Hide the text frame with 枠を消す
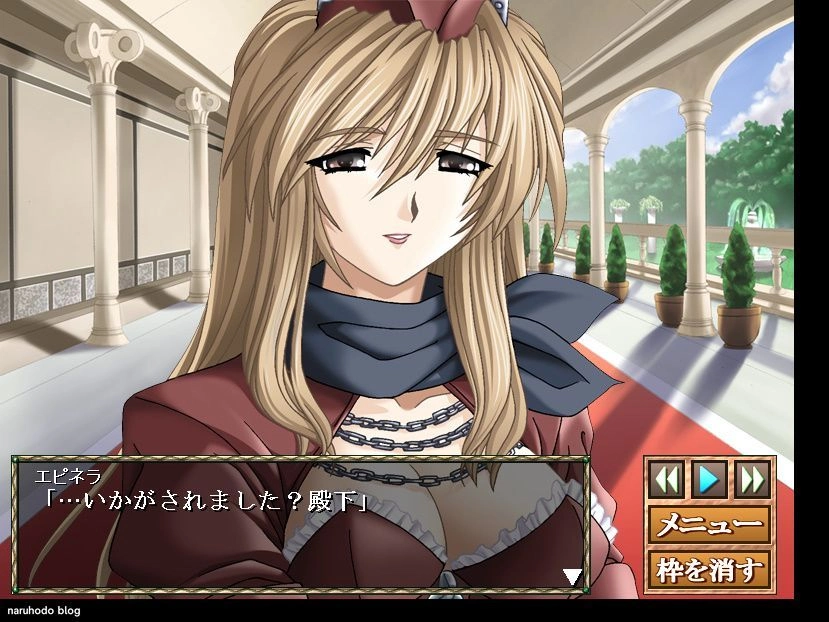The width and height of the screenshot is (829, 622). (x=709, y=569)
